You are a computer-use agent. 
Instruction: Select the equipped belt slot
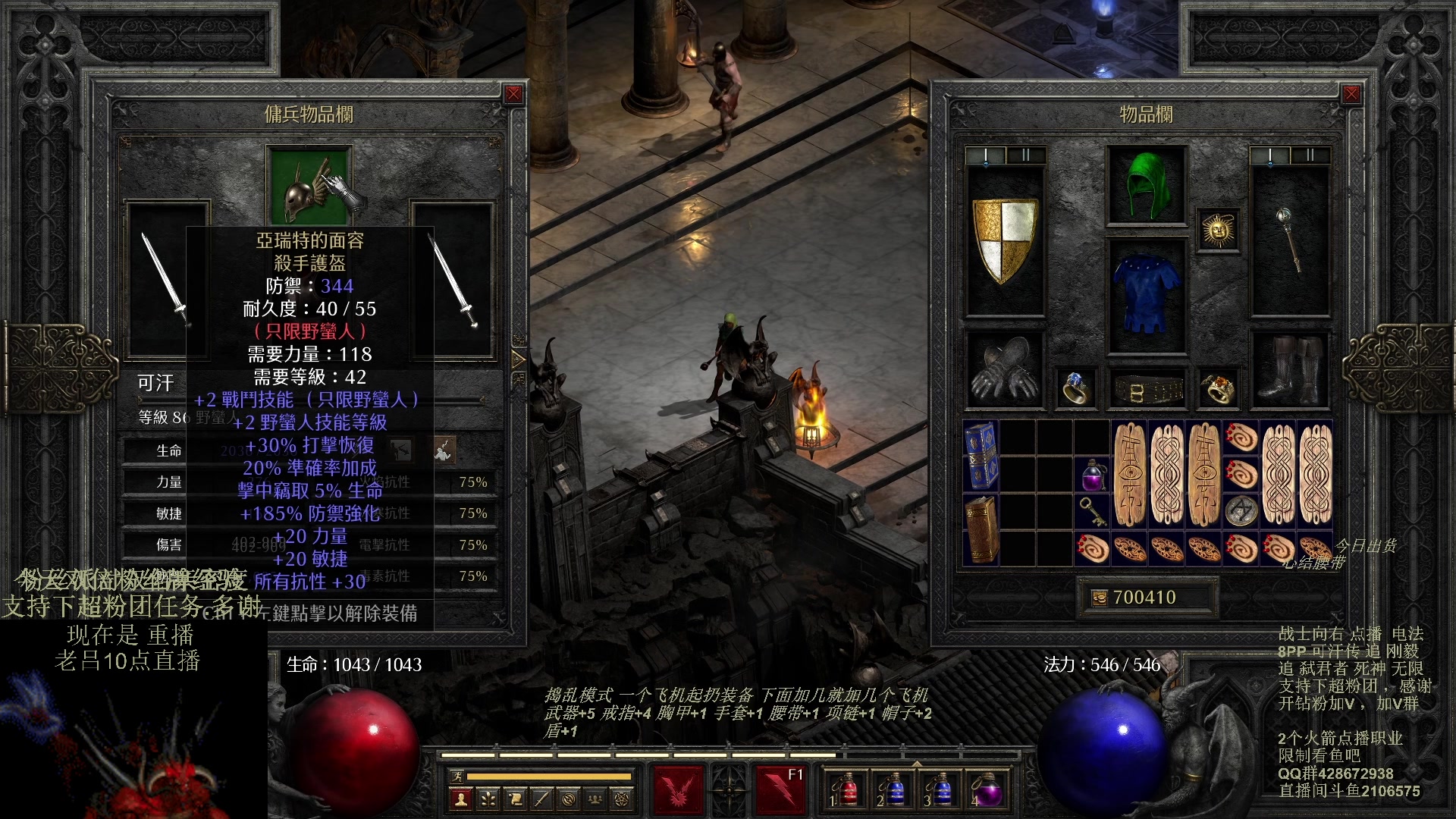(x=1147, y=390)
